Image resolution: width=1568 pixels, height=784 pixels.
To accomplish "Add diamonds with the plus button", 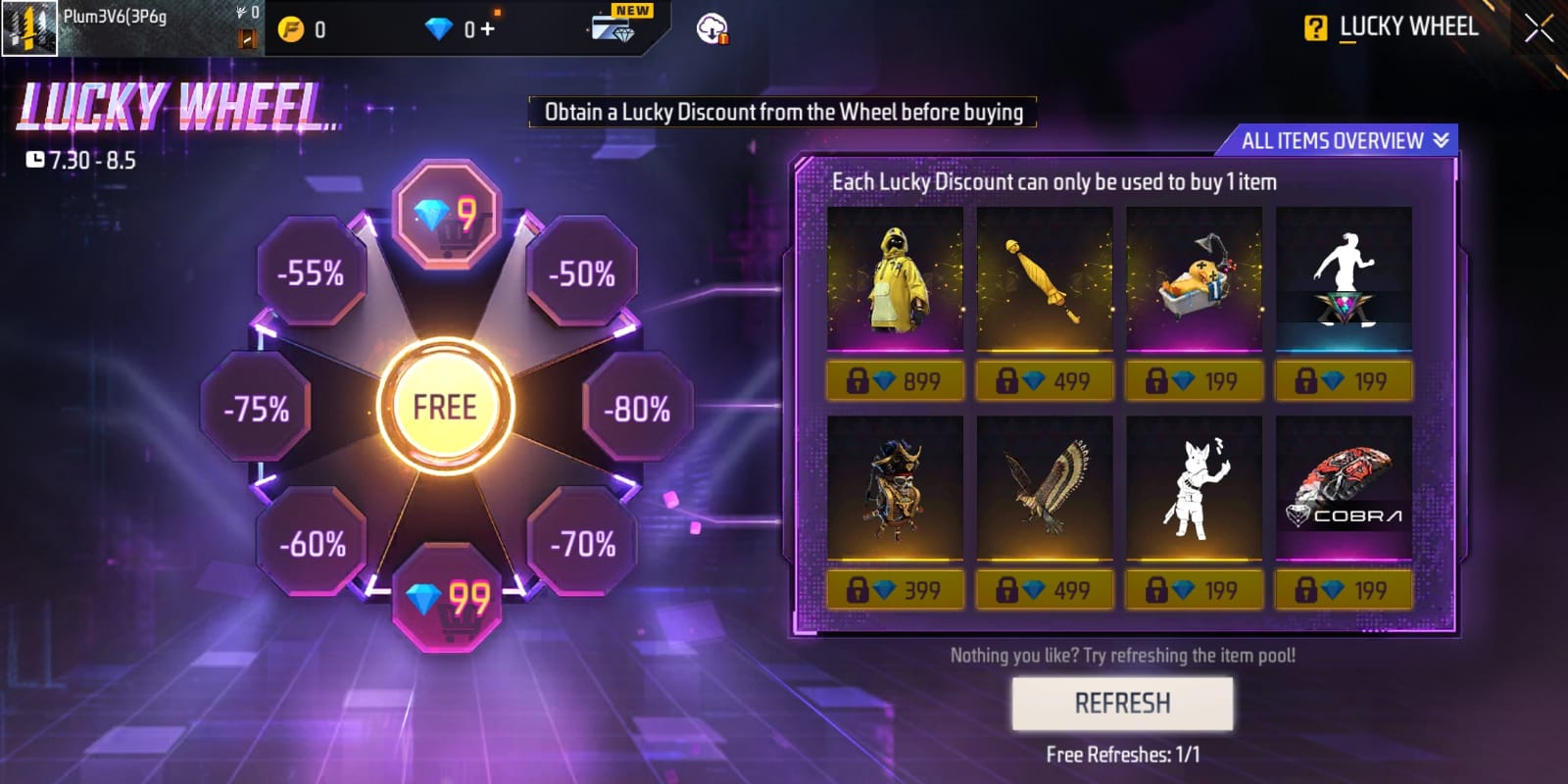I will click(x=487, y=29).
